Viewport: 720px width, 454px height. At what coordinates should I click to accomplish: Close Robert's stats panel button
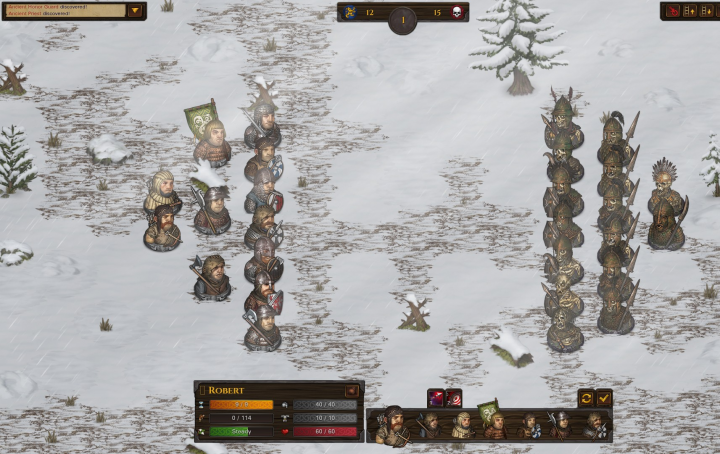pyautogui.click(x=351, y=390)
